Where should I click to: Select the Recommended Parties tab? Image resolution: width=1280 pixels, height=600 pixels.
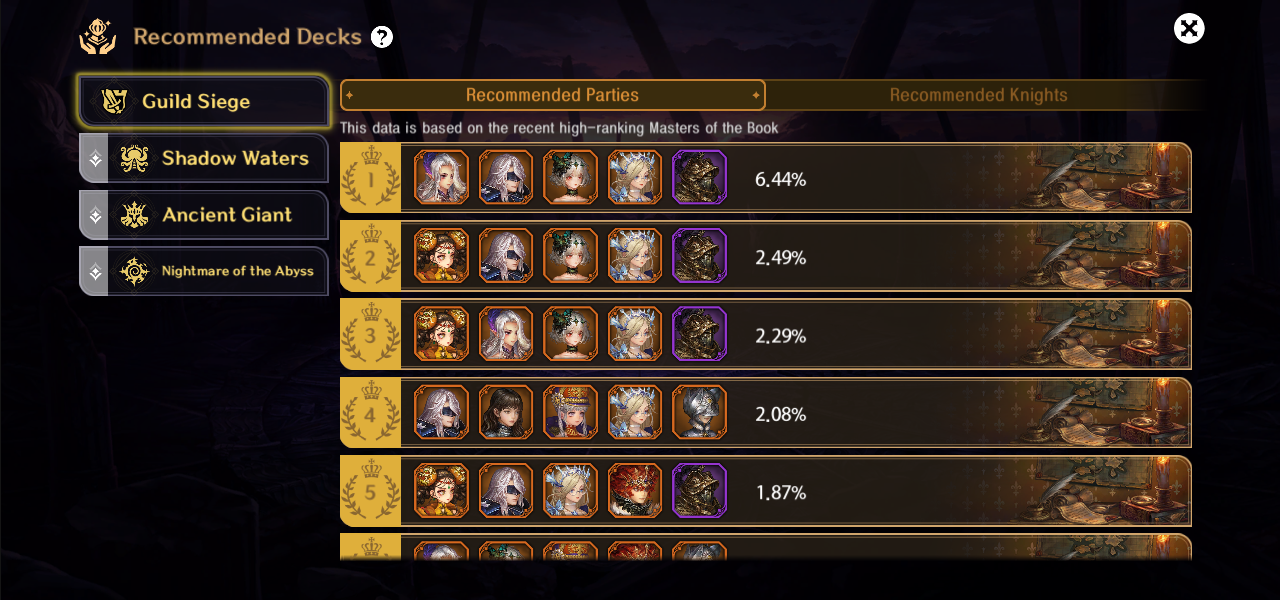pos(552,95)
